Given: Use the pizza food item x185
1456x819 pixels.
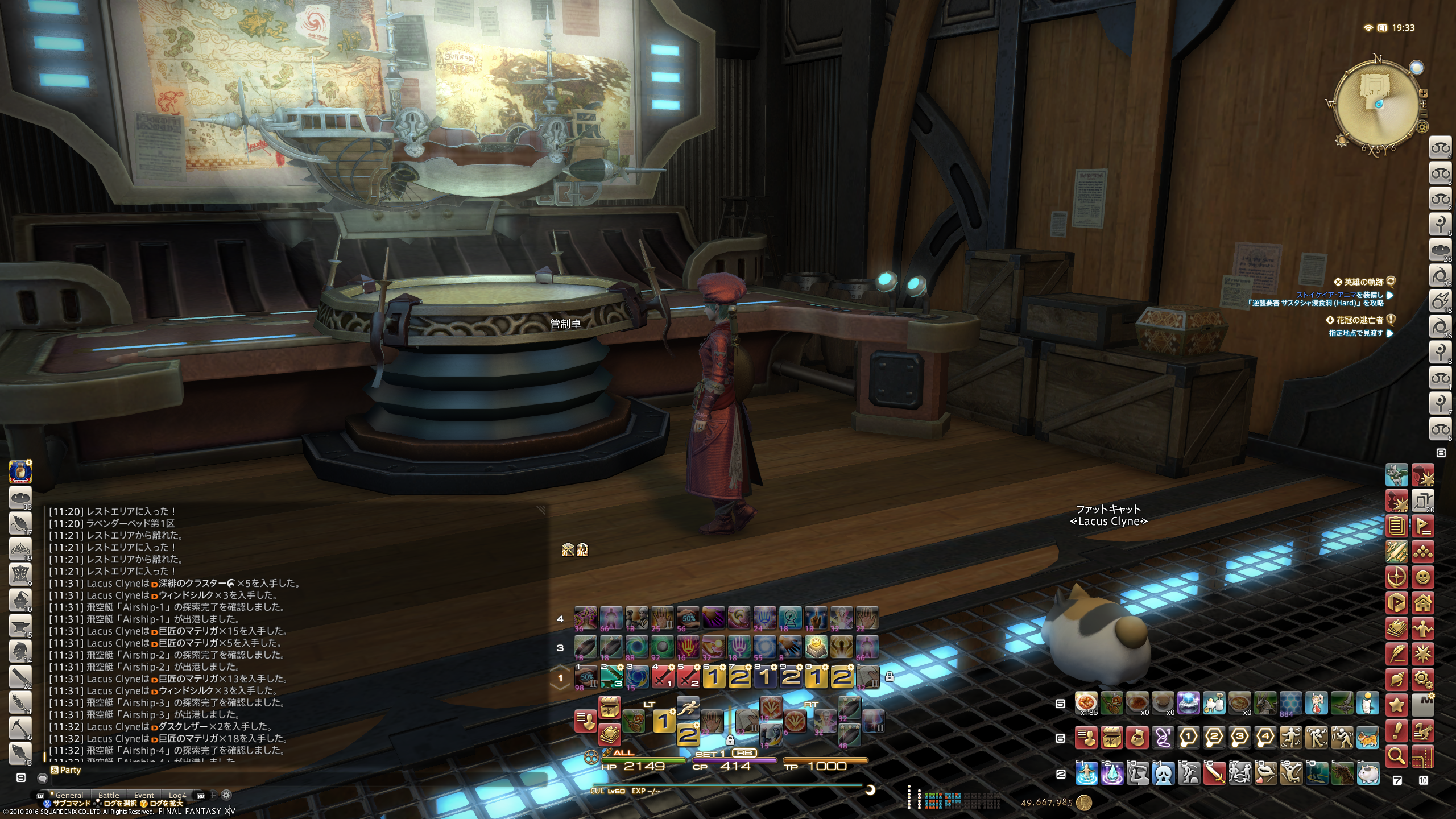Looking at the screenshot, I should 1086,704.
